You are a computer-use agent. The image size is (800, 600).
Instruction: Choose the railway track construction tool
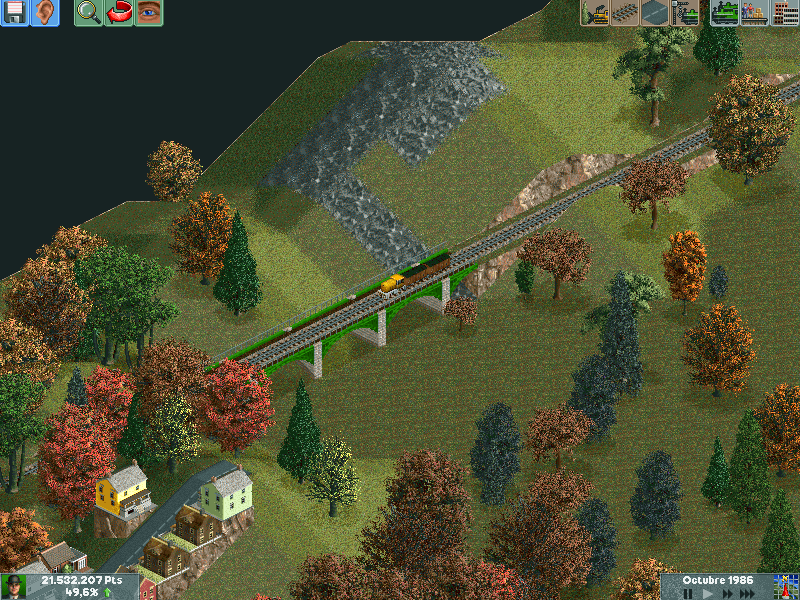(x=626, y=13)
